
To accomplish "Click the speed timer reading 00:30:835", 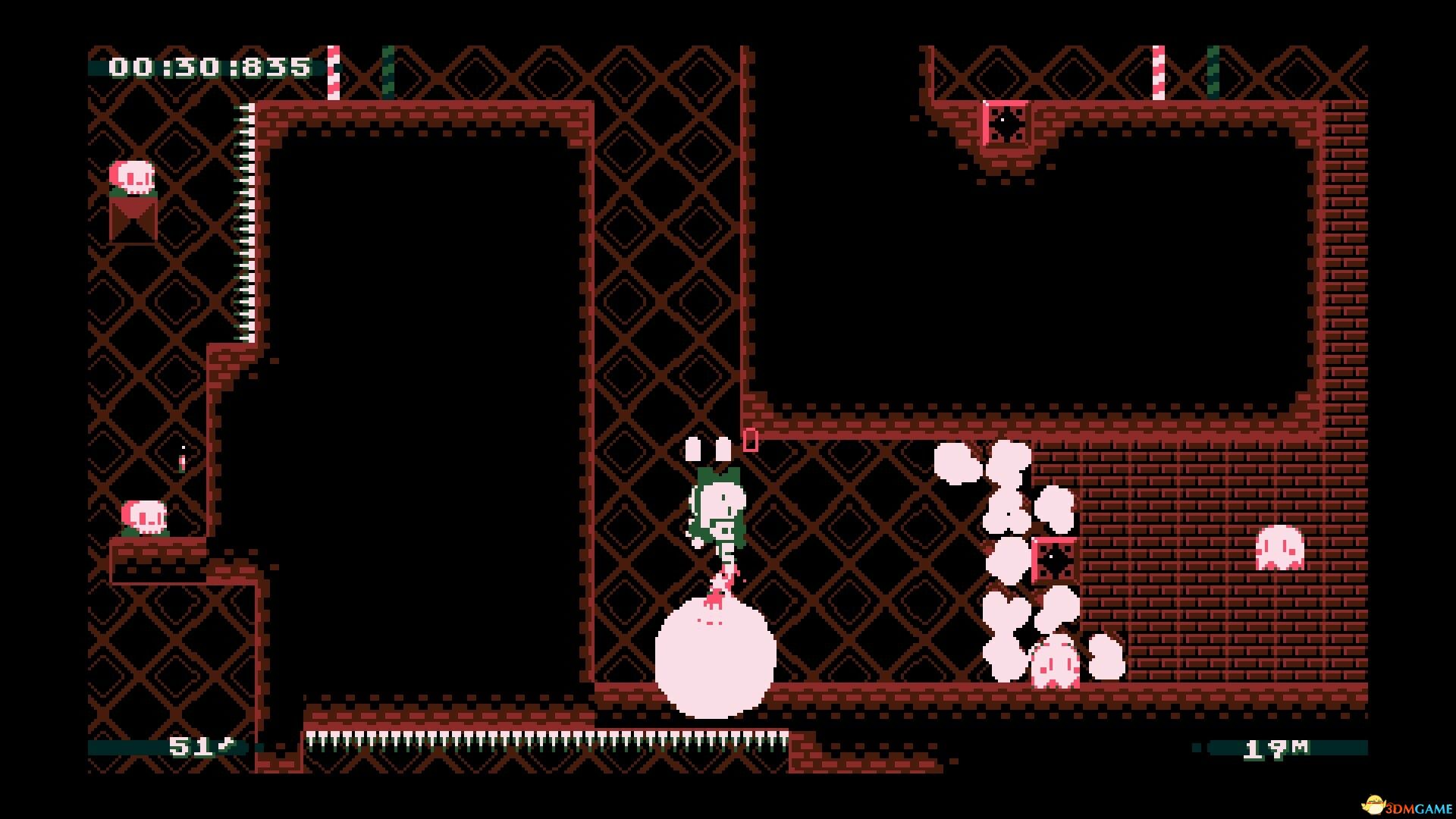I will (209, 68).
